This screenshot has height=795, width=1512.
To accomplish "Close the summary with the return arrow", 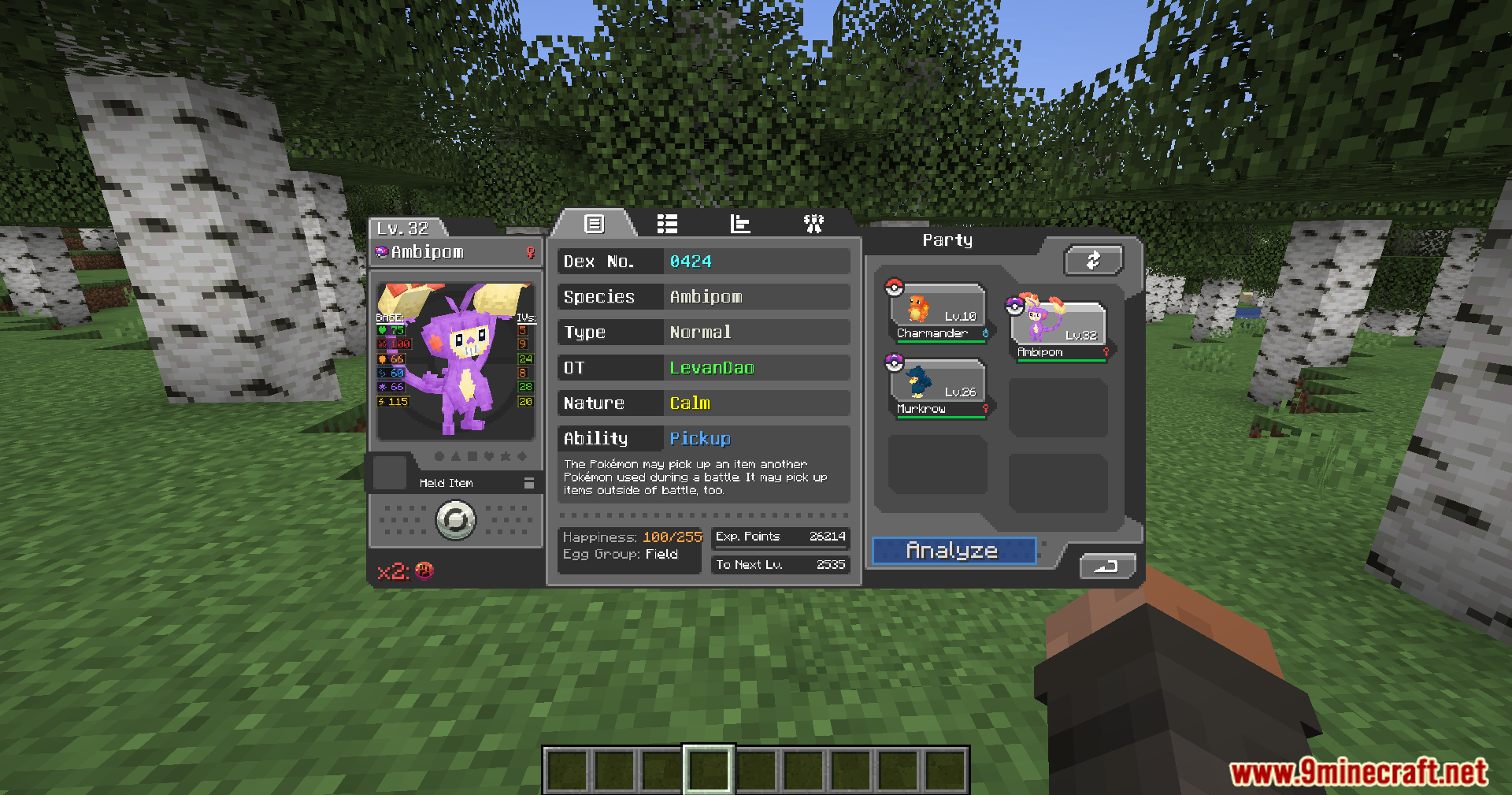I will pyautogui.click(x=1106, y=566).
